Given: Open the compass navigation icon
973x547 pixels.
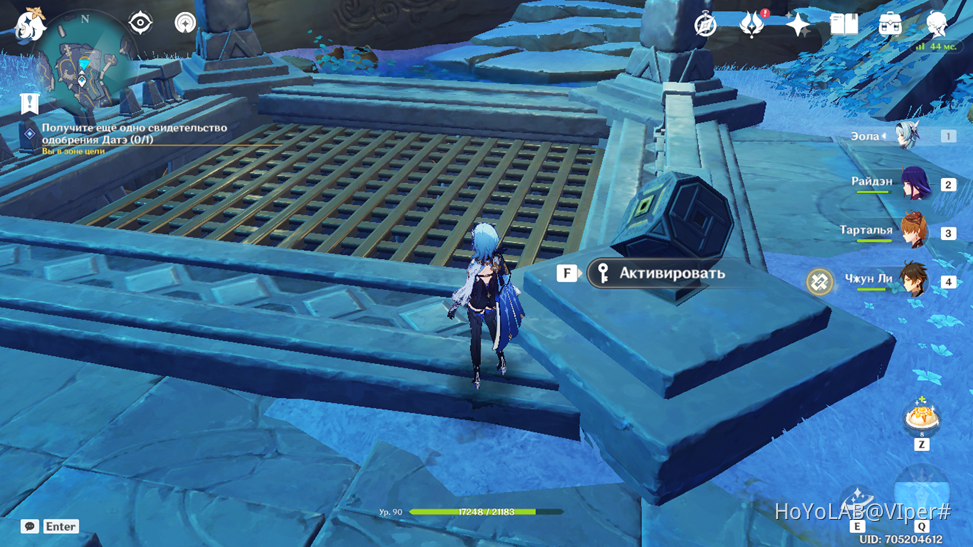Looking at the screenshot, I should pos(705,25).
